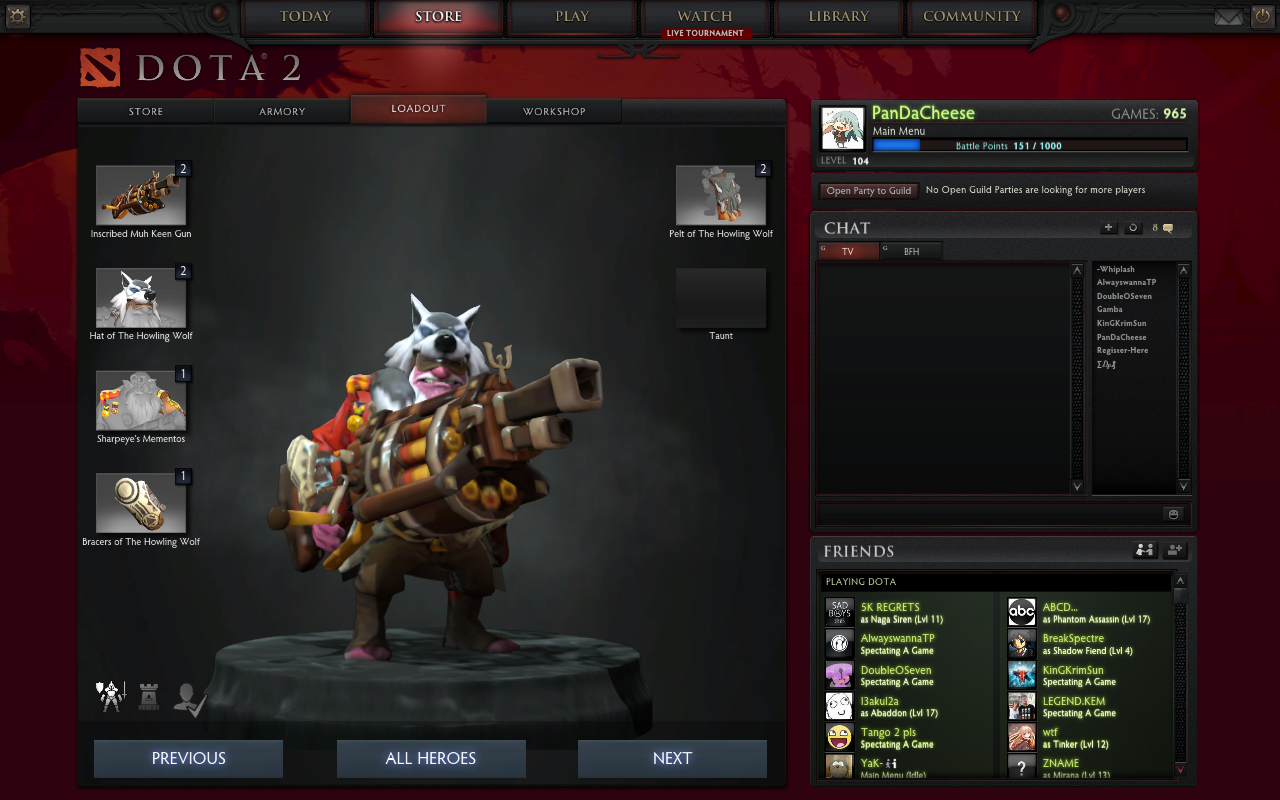
Task: Open the settings gear icon
Action: pos(17,16)
